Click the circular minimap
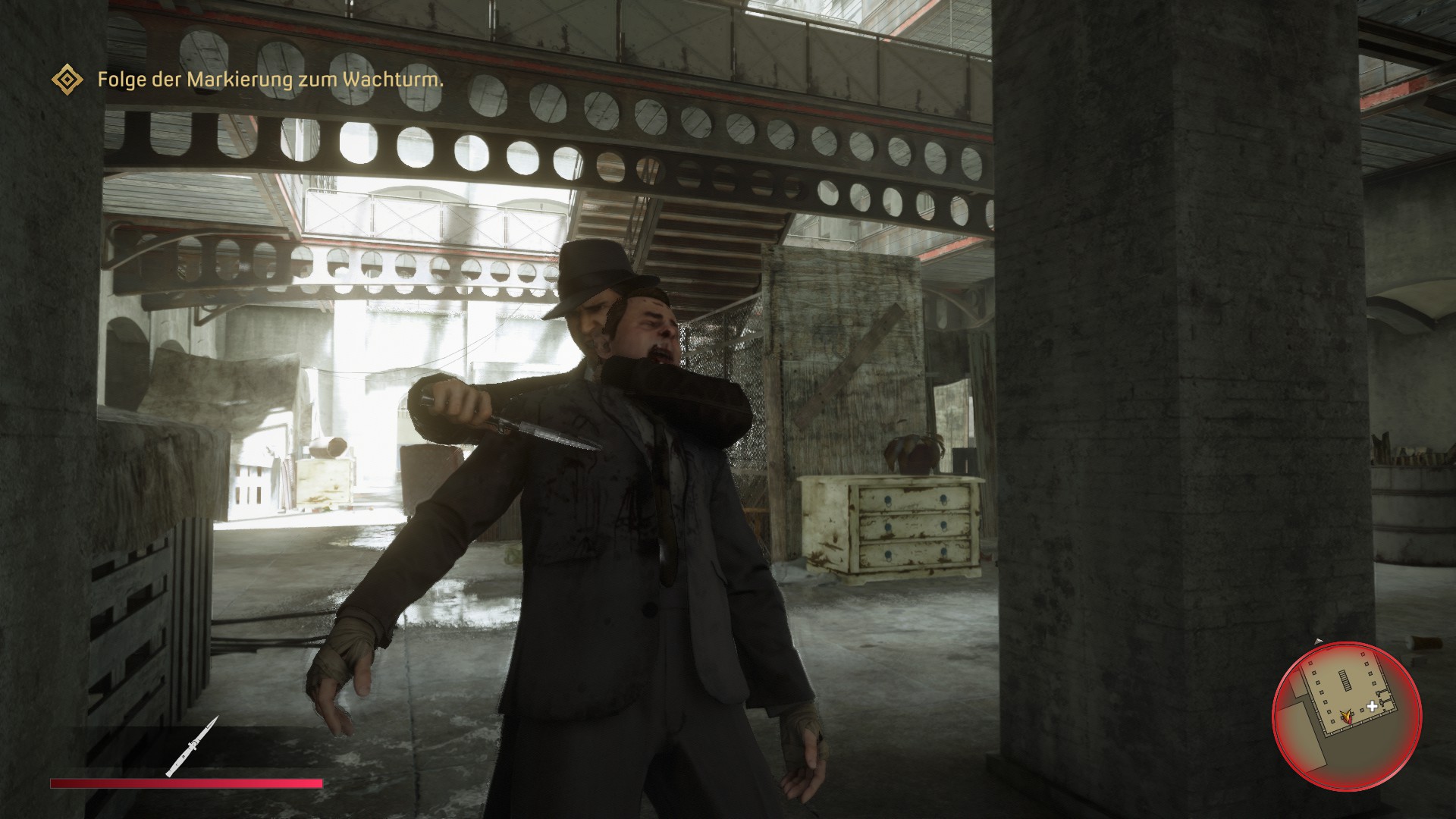Screen dimensions: 1456x819 click(x=1345, y=719)
